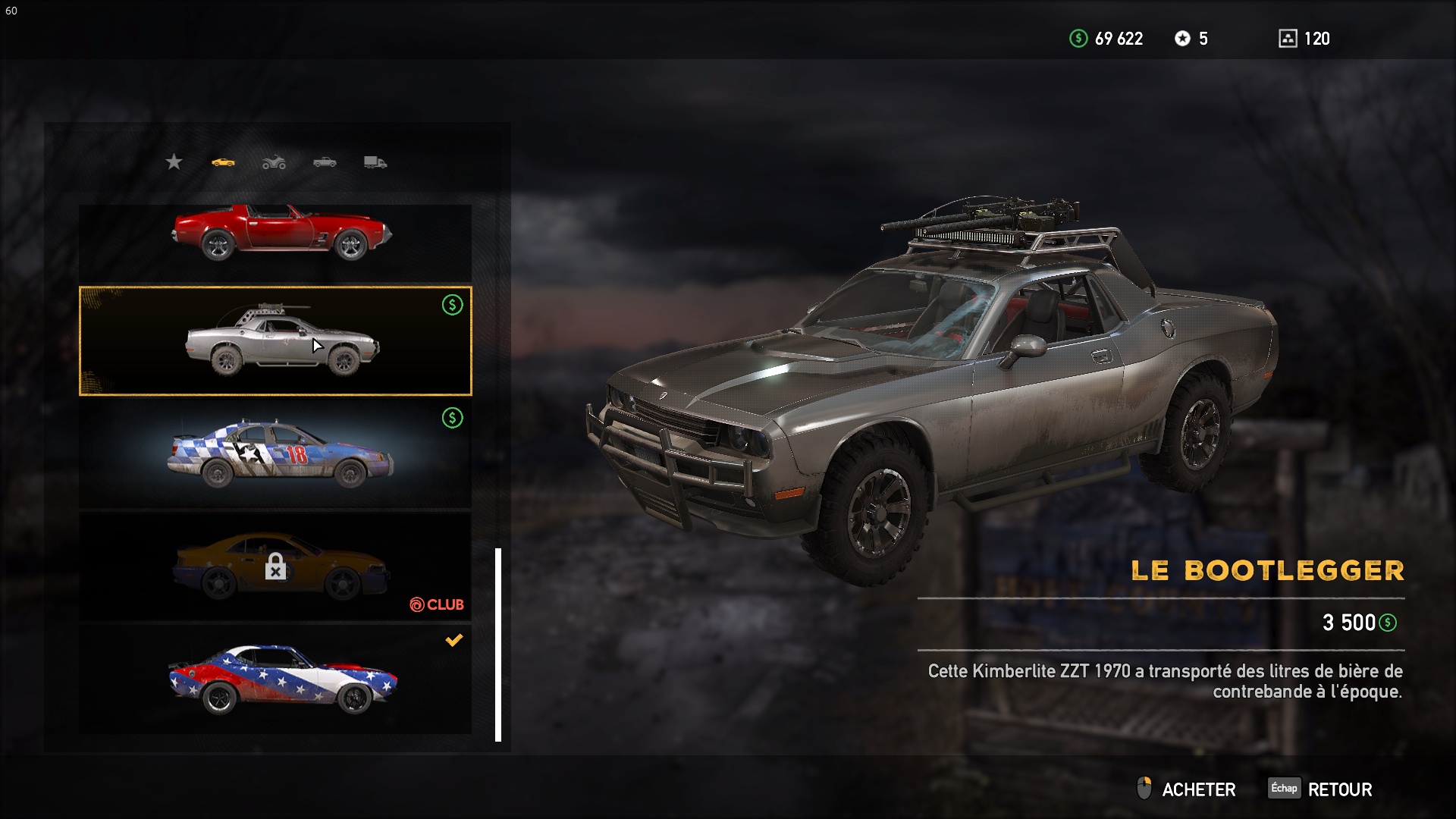The image size is (1456, 819).
Task: Choose the silver Bootlegger car with roof gun
Action: tap(275, 341)
